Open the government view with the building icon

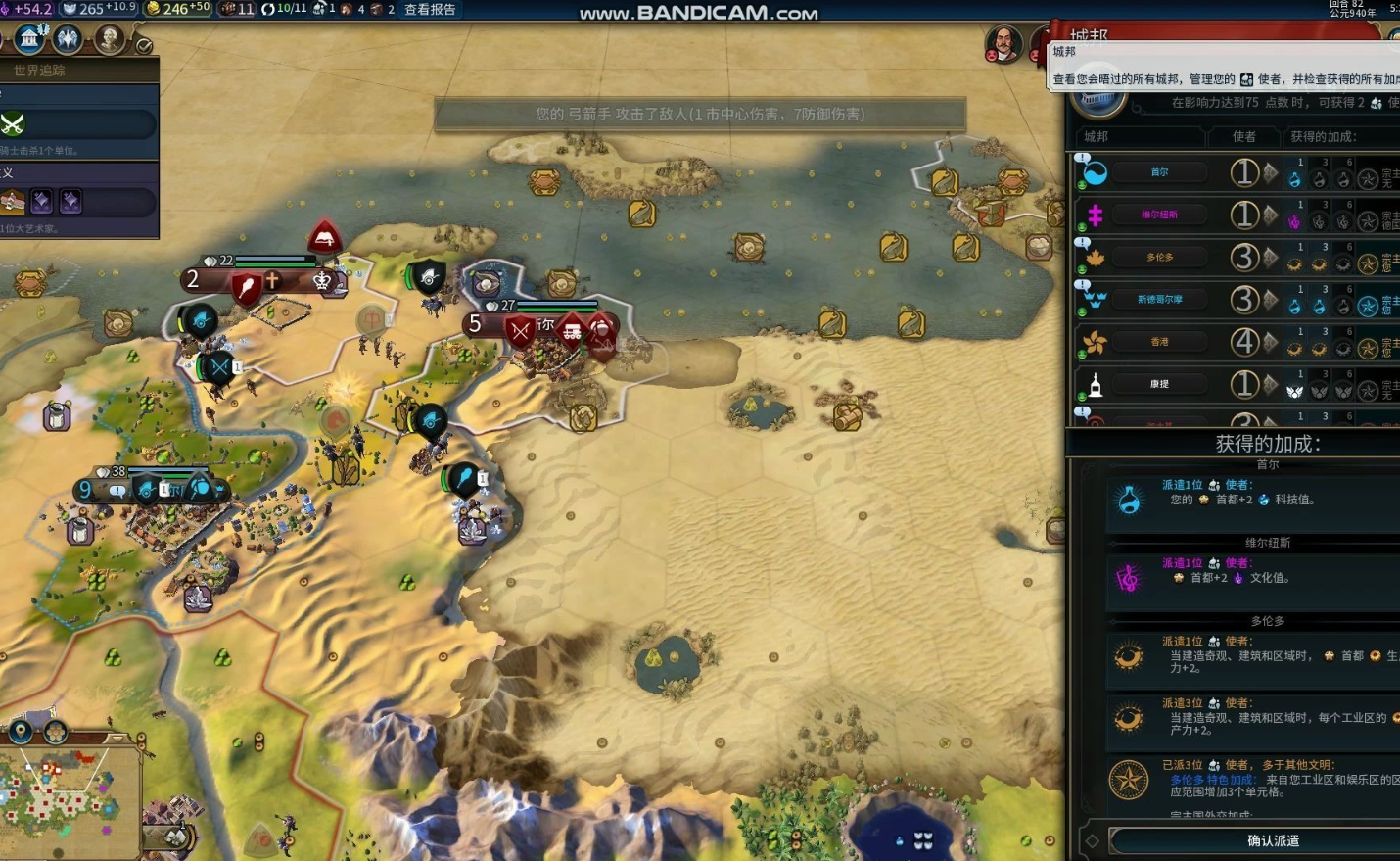pyautogui.click(x=29, y=39)
